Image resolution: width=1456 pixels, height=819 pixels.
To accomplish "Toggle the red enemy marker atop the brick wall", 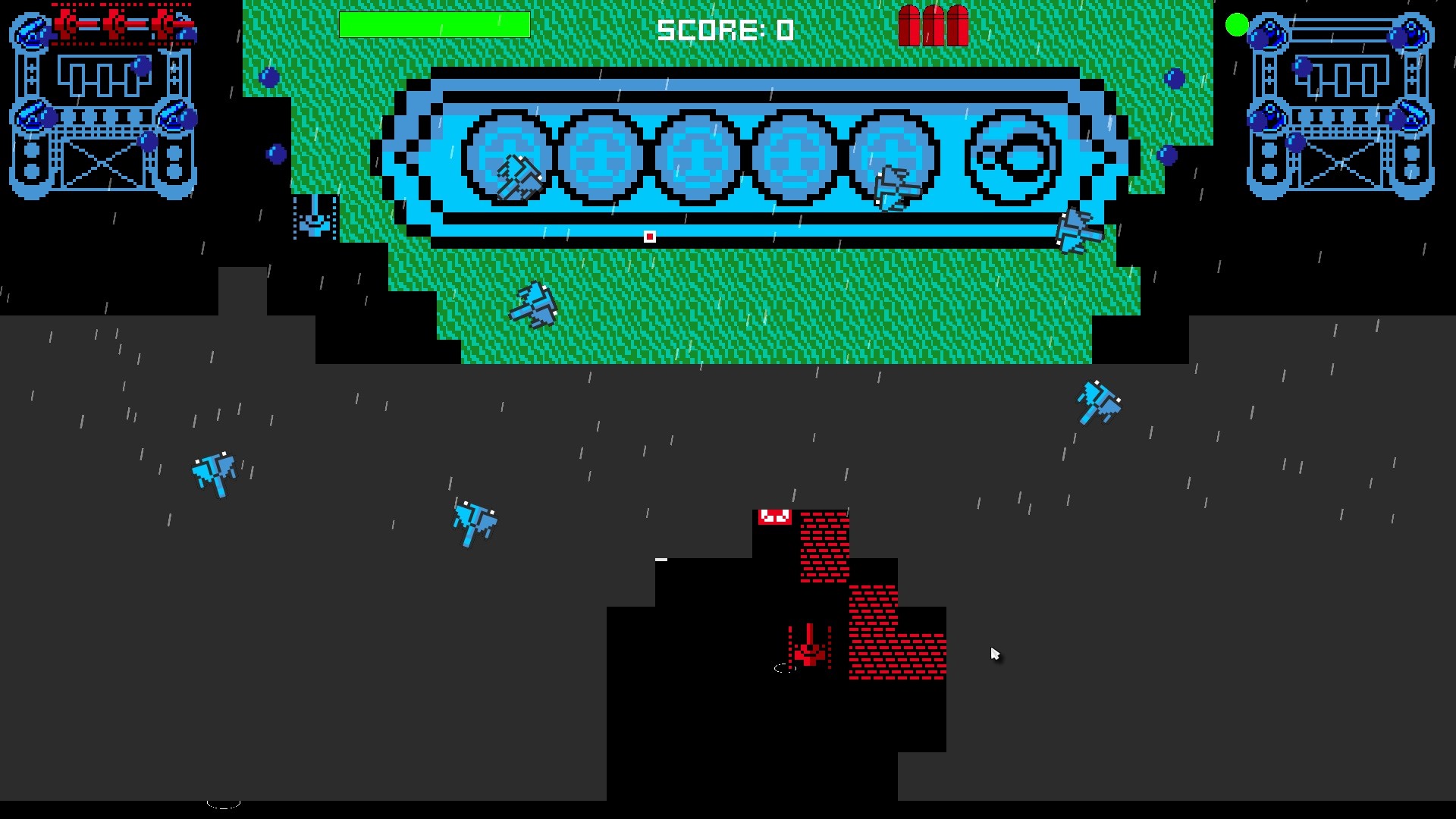I will coord(773,516).
